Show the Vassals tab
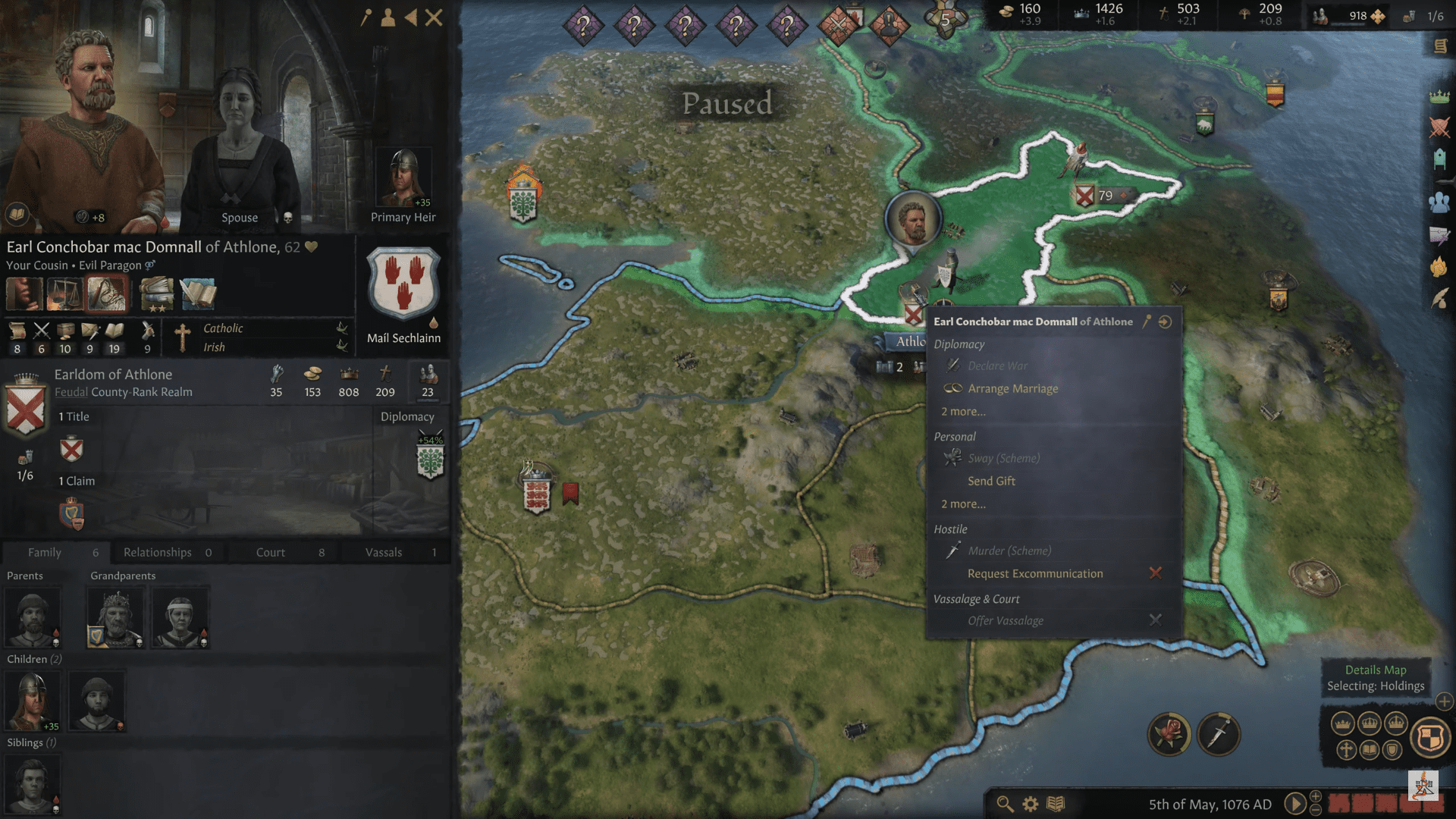The height and width of the screenshot is (819, 1456). (x=394, y=552)
